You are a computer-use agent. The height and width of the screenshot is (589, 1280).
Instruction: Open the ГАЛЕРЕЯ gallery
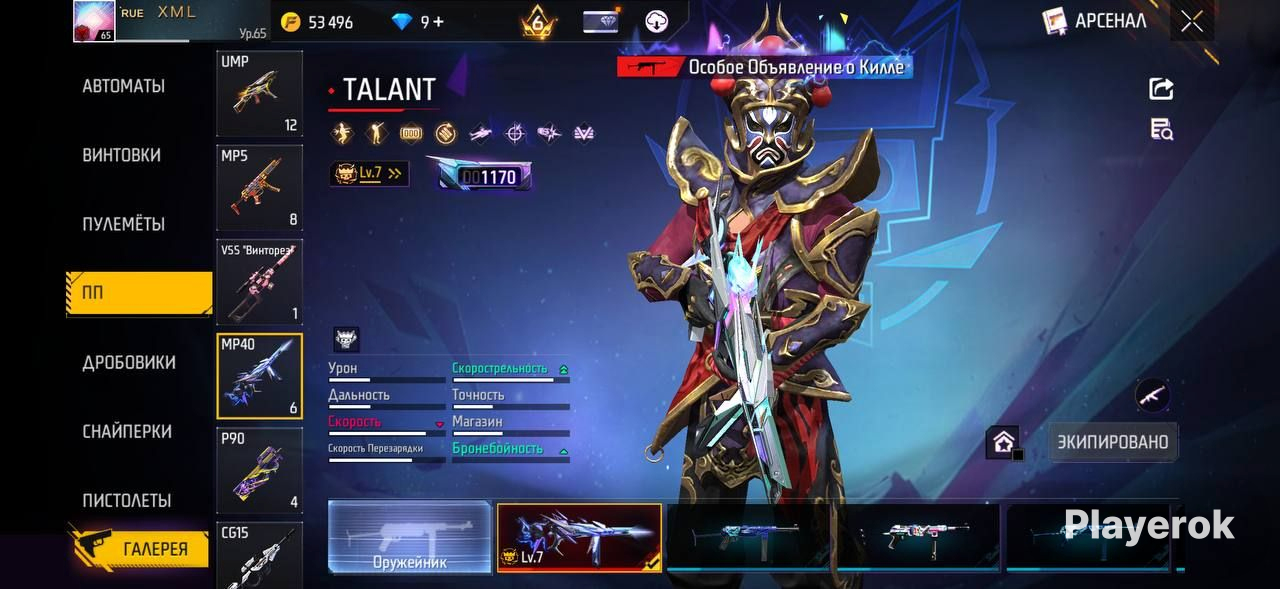pyautogui.click(x=140, y=549)
